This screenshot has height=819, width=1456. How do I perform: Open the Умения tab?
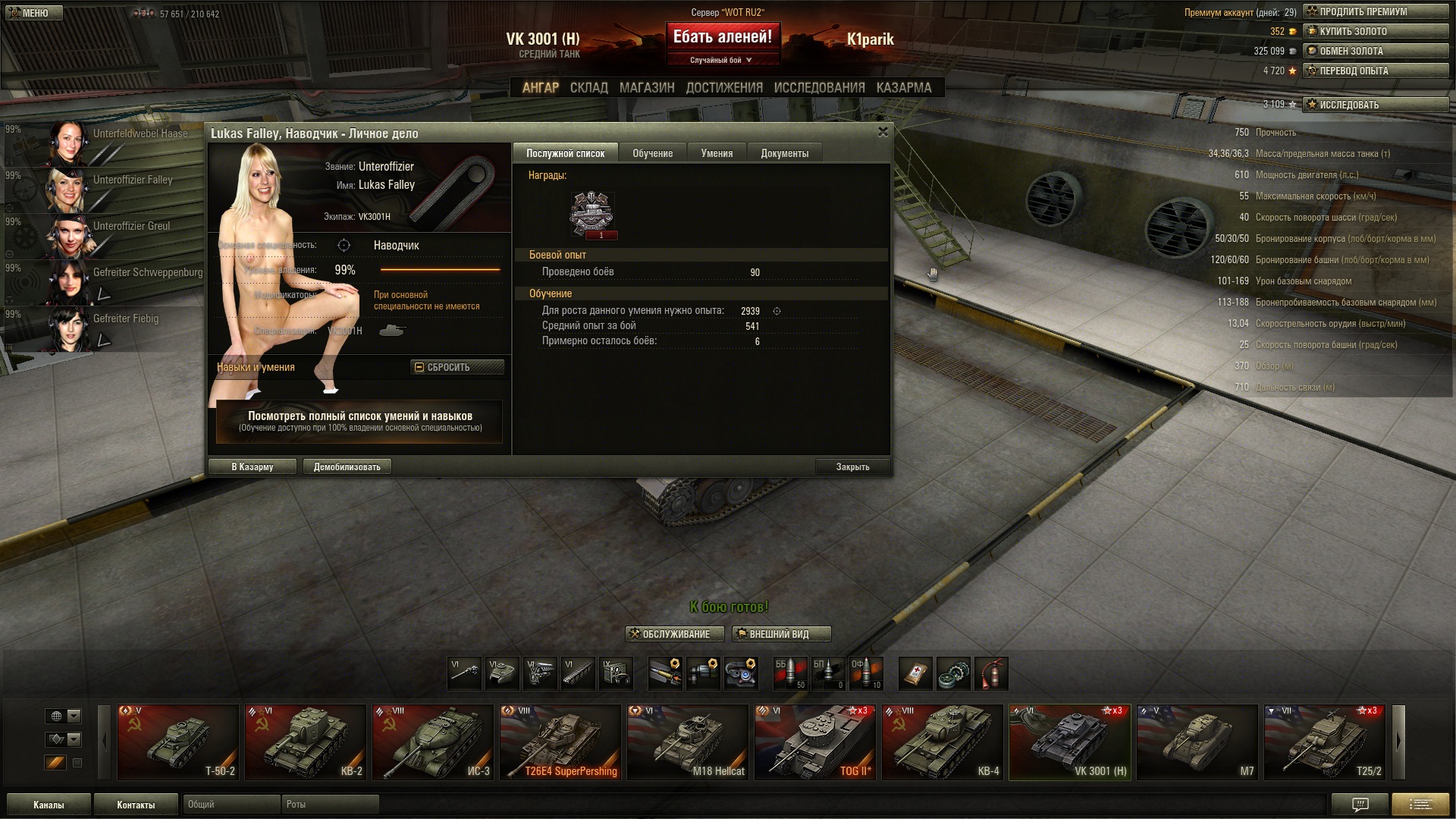point(717,153)
